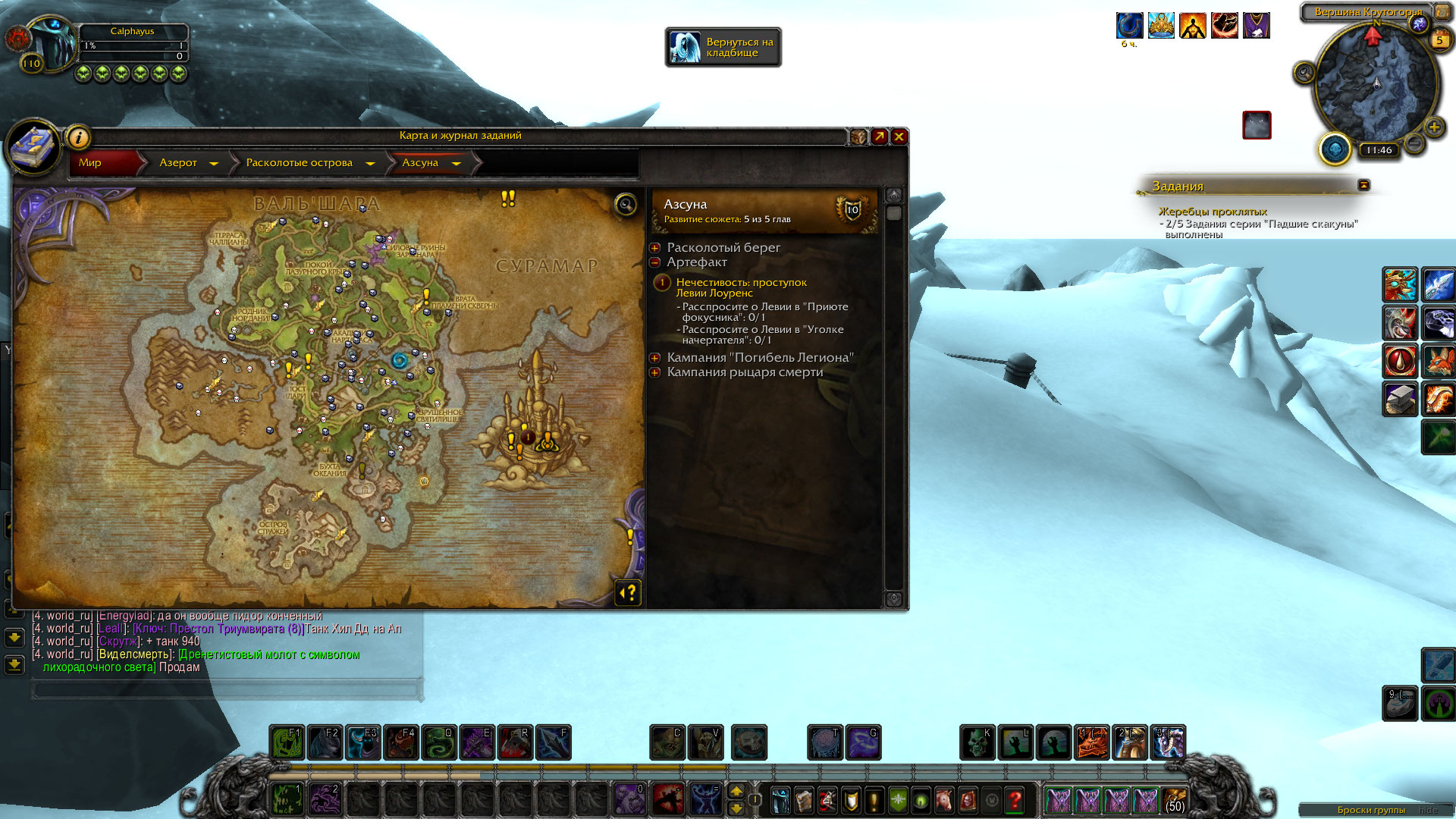
Task: Open the Азерот breadcrumb dropdown
Action: (214, 163)
